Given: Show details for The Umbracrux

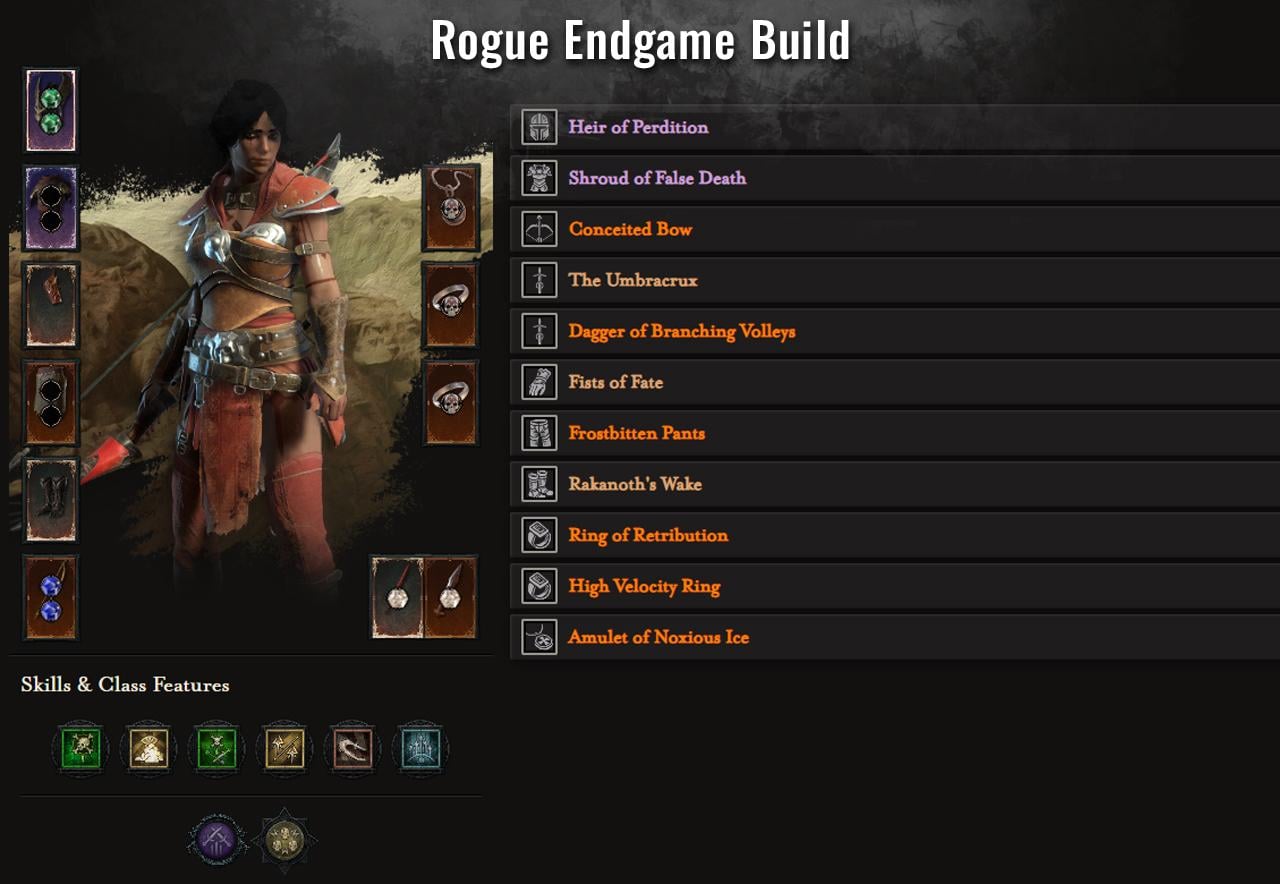Looking at the screenshot, I should pyautogui.click(x=633, y=281).
